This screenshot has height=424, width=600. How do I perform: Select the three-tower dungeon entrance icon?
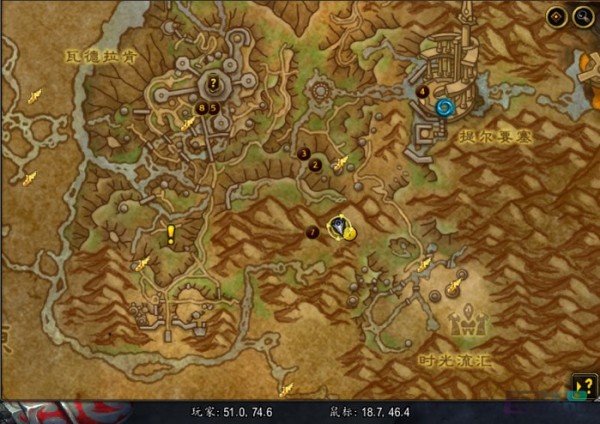click(x=466, y=323)
